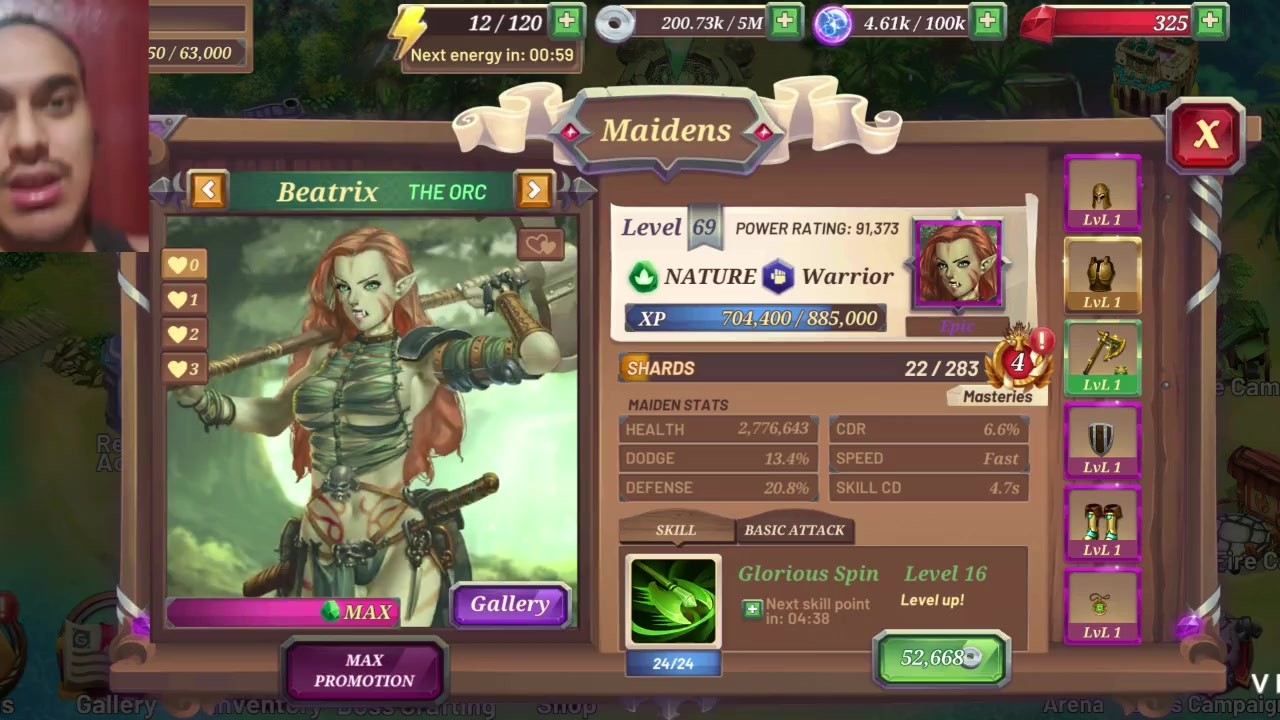
Task: Select the boots equipment slot
Action: click(x=1102, y=524)
